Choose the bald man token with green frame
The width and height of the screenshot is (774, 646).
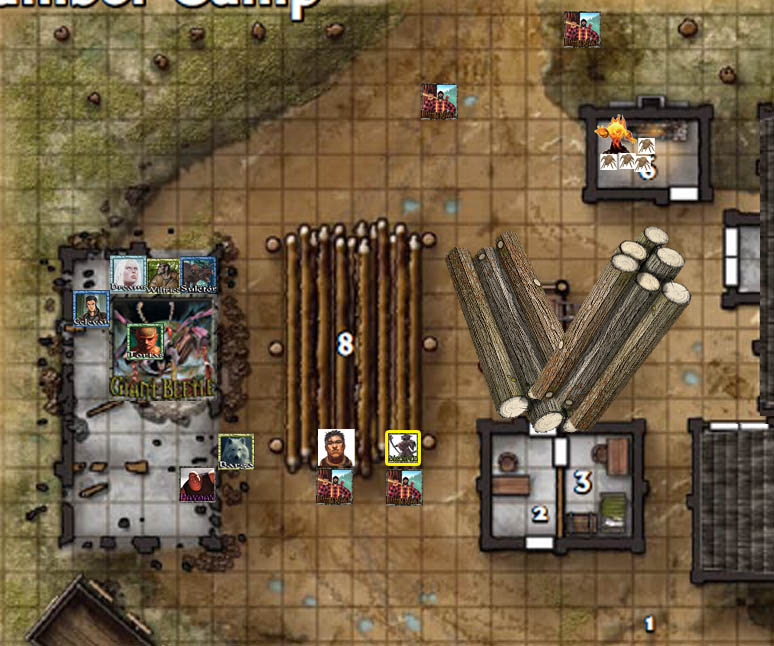146,340
